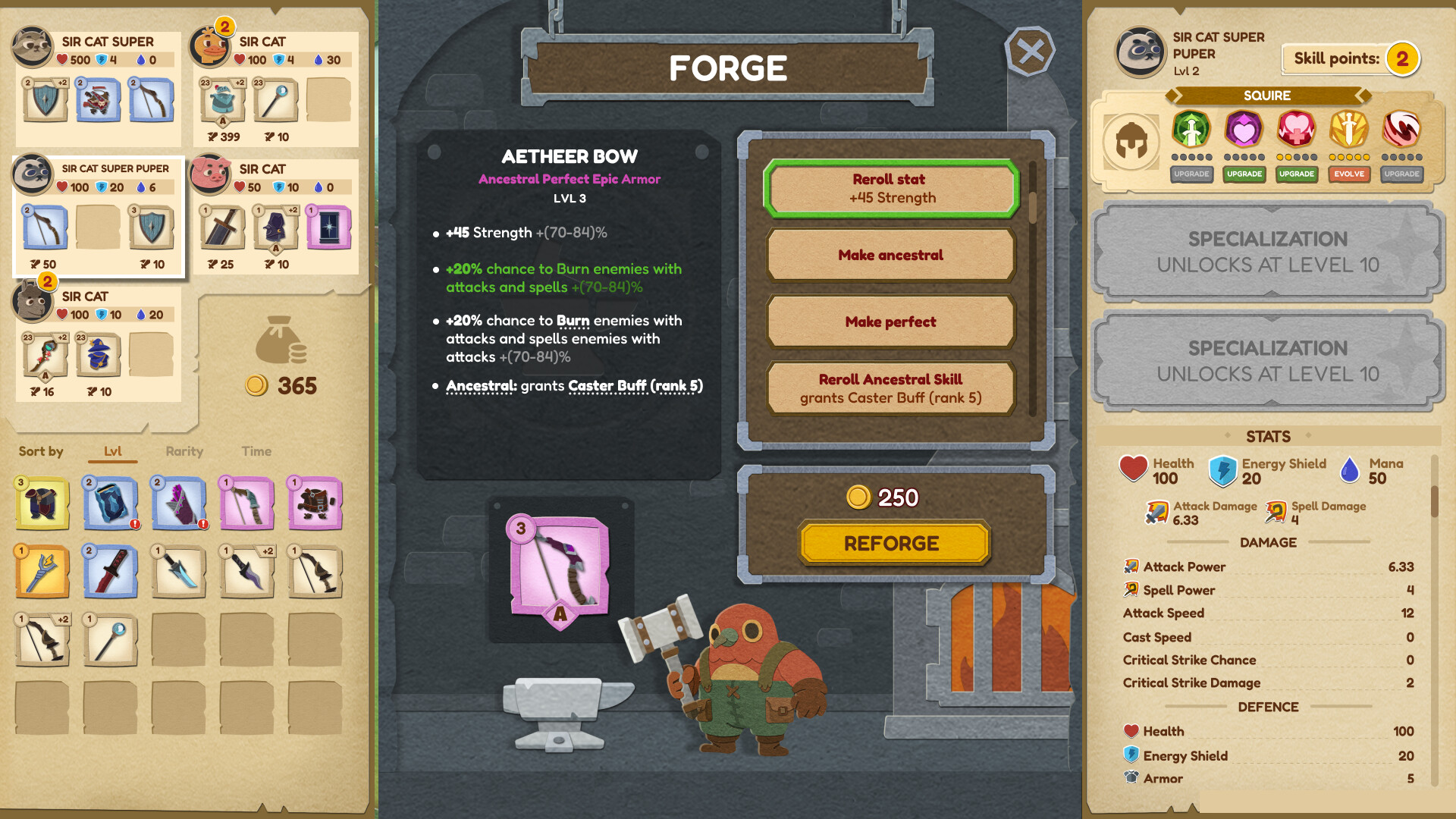
Task: Select the red katana in the inventory
Action: 111,571
